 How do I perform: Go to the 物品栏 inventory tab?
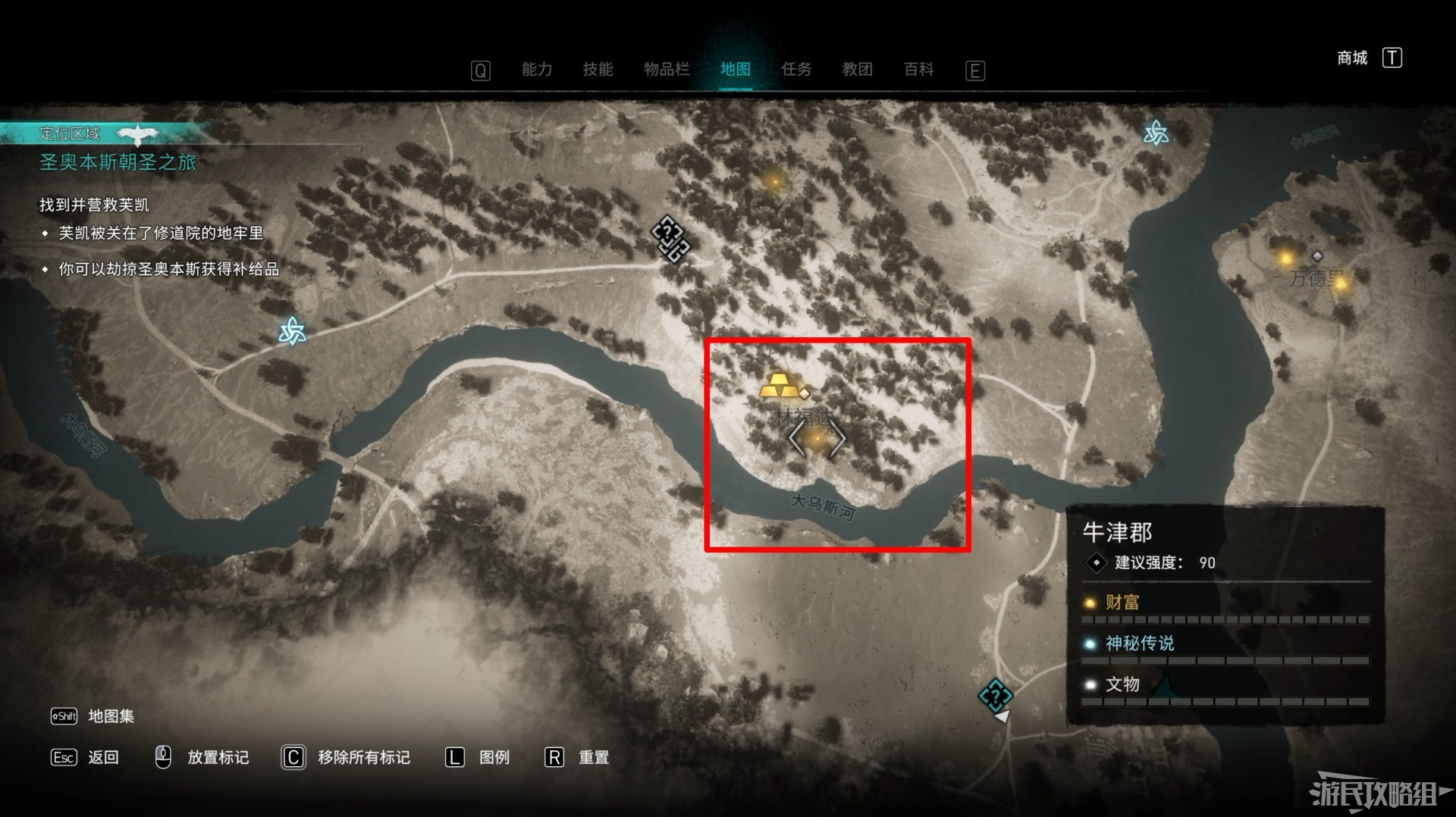tap(667, 70)
